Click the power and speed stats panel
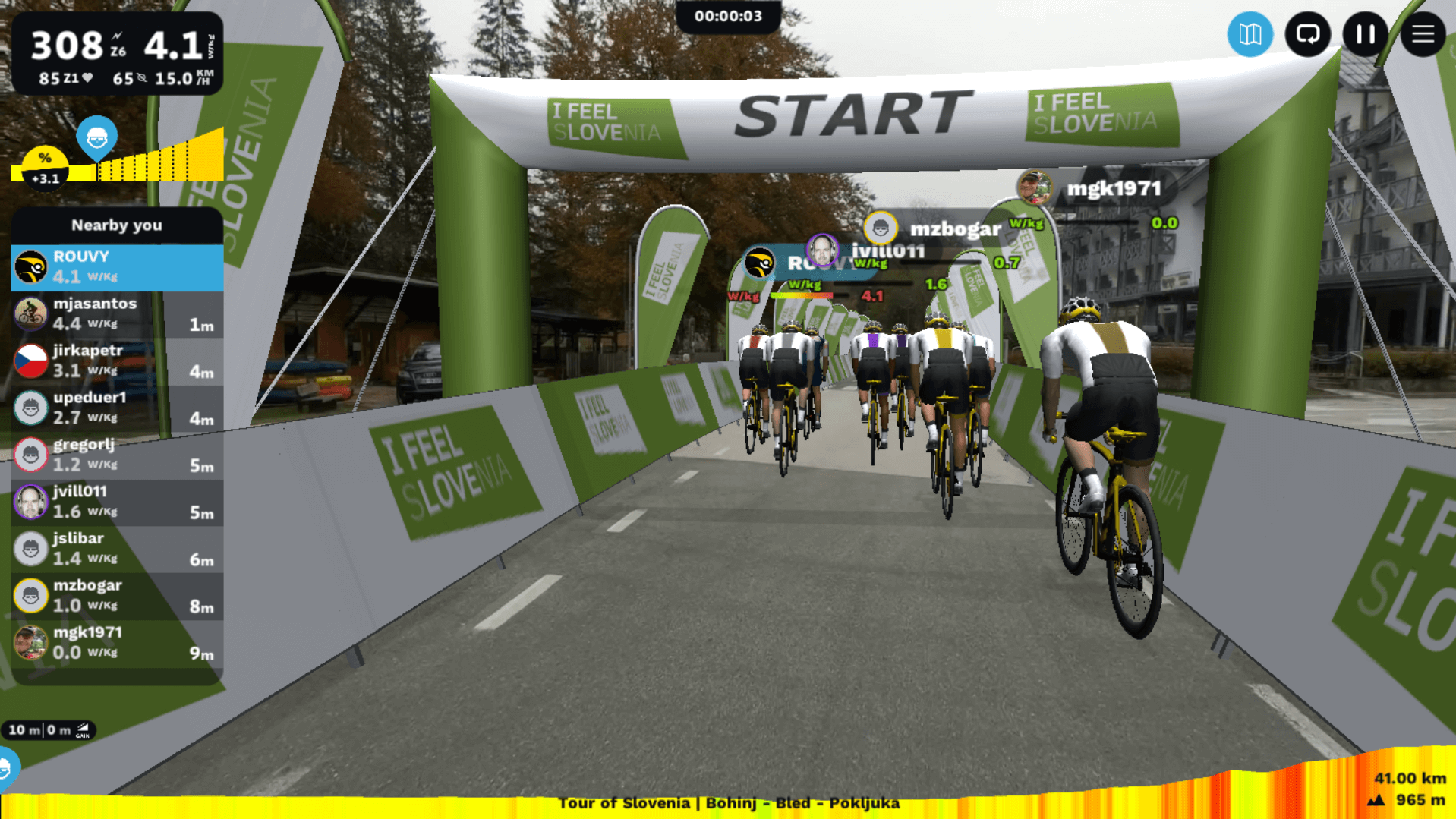The width and height of the screenshot is (1456, 819). tap(117, 55)
